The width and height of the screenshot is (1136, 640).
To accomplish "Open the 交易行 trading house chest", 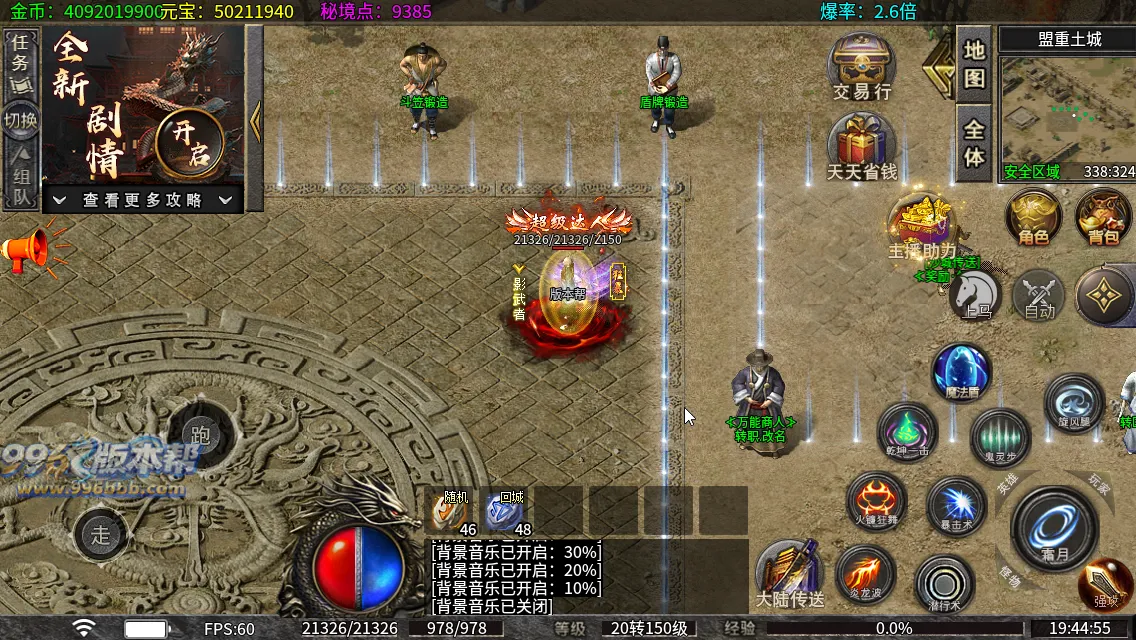I will 861,62.
